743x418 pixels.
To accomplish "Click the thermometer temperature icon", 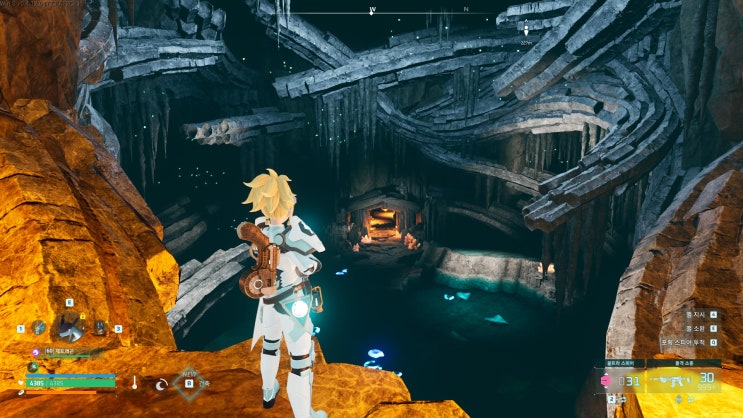I will pos(134,382).
